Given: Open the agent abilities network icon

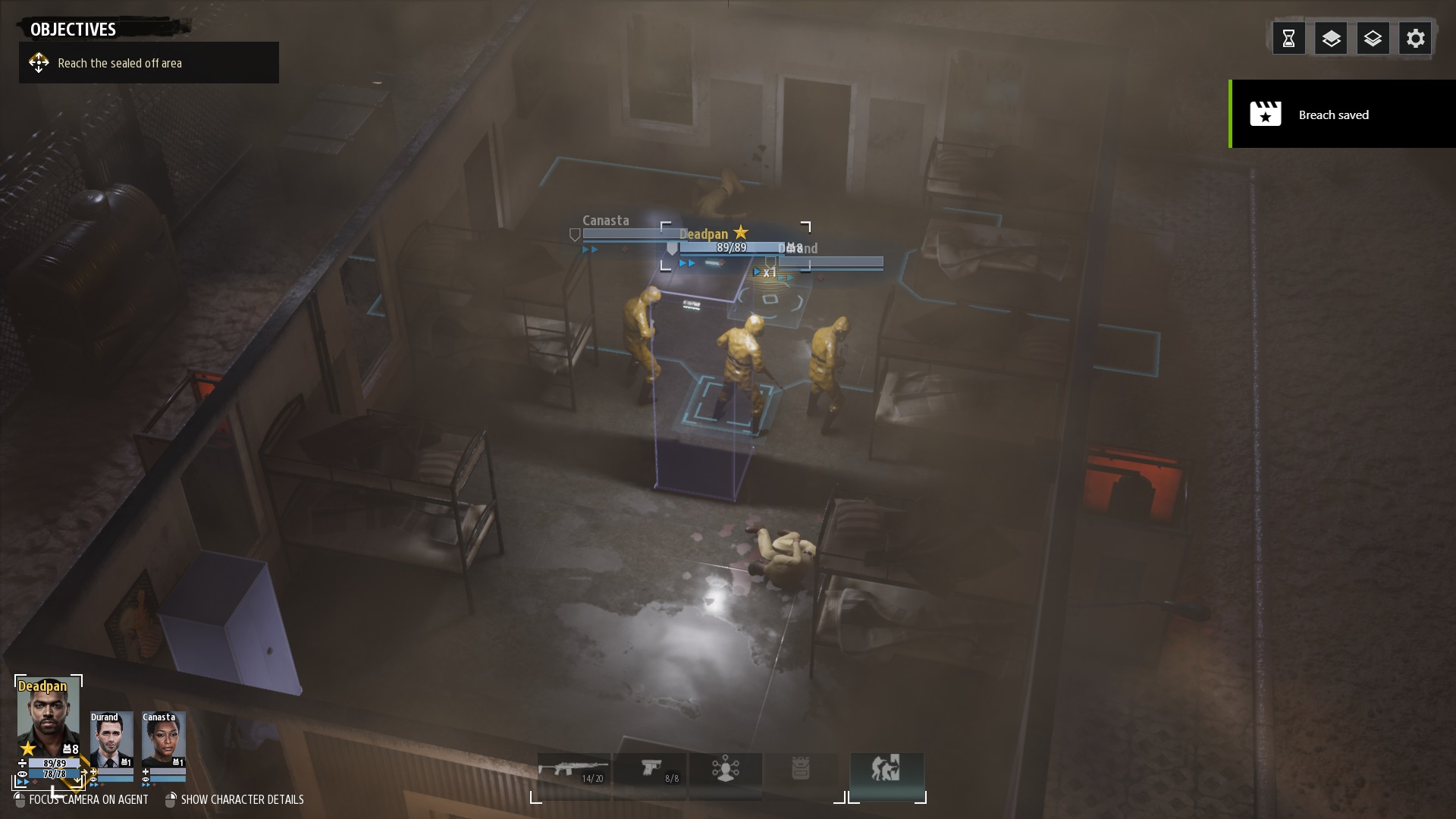Looking at the screenshot, I should (726, 770).
